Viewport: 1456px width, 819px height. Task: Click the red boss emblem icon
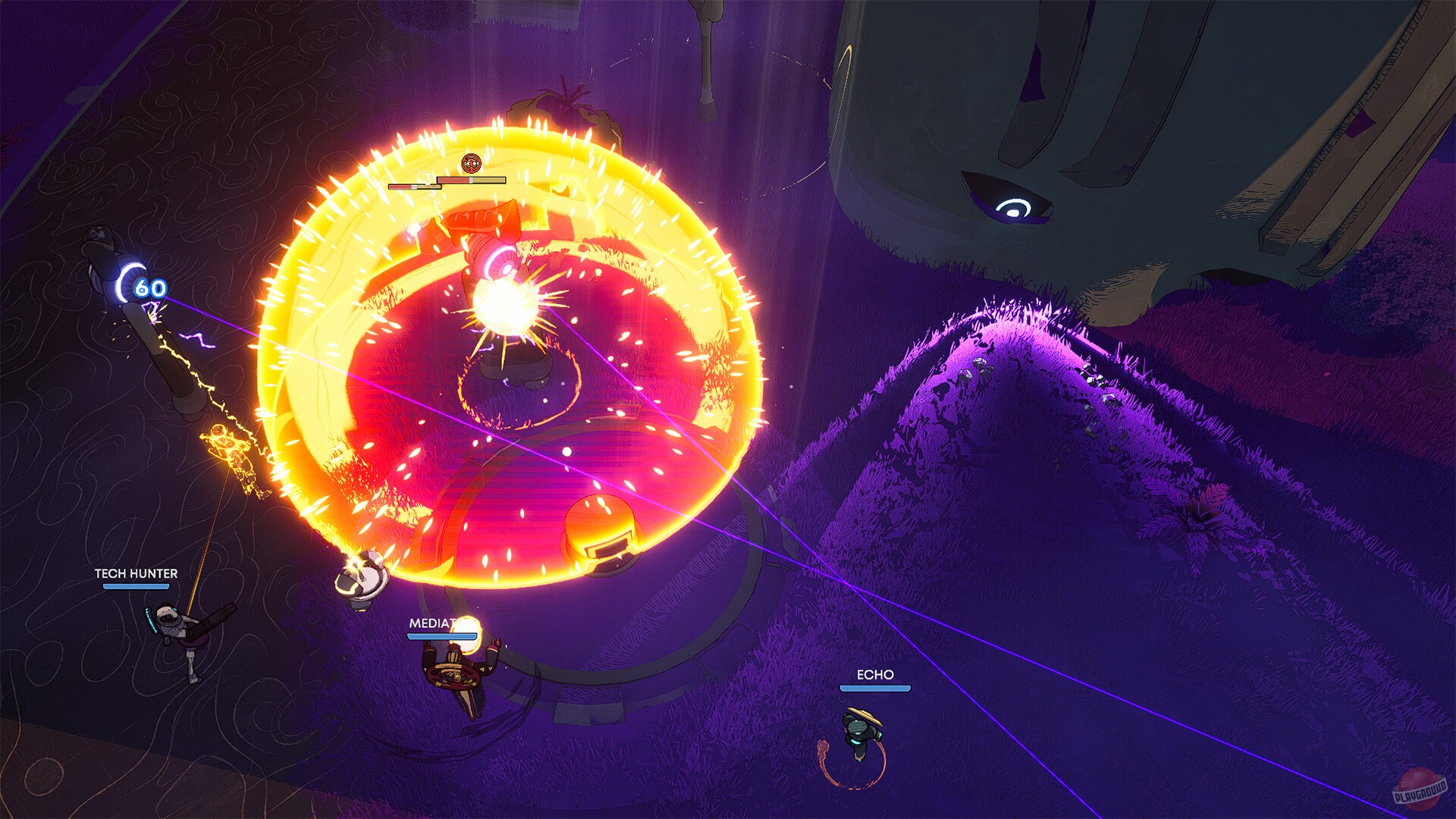(x=472, y=162)
